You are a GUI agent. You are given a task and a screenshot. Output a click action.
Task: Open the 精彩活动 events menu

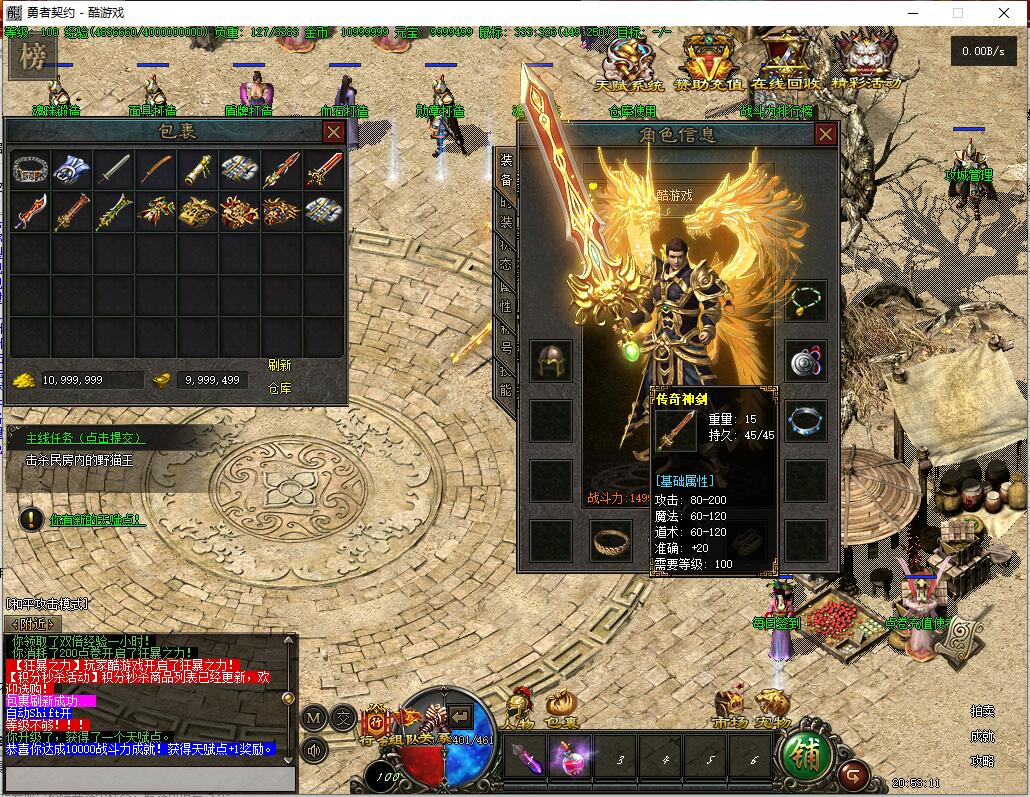[x=866, y=62]
